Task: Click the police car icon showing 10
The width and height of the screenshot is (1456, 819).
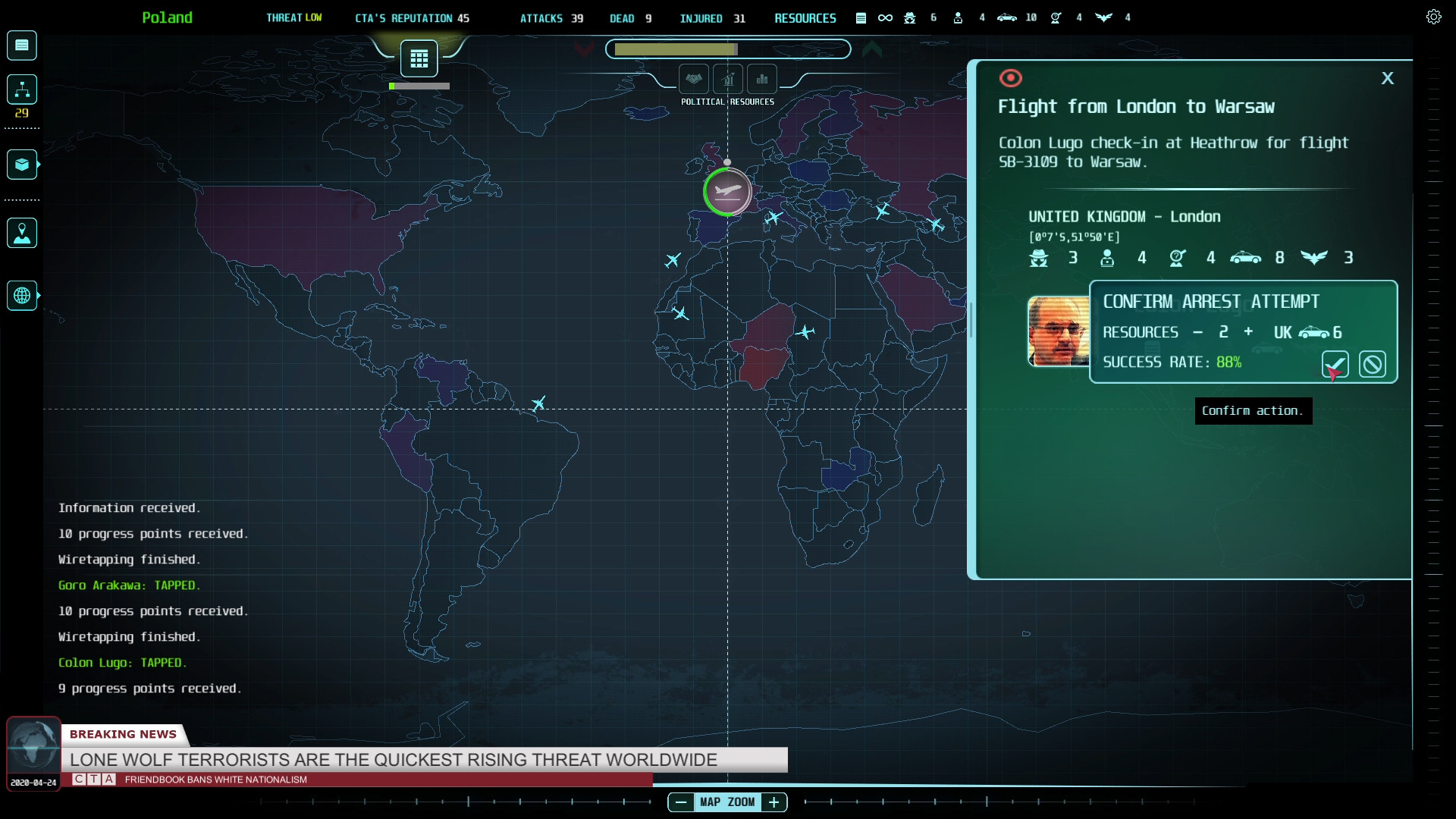Action: 1007,17
